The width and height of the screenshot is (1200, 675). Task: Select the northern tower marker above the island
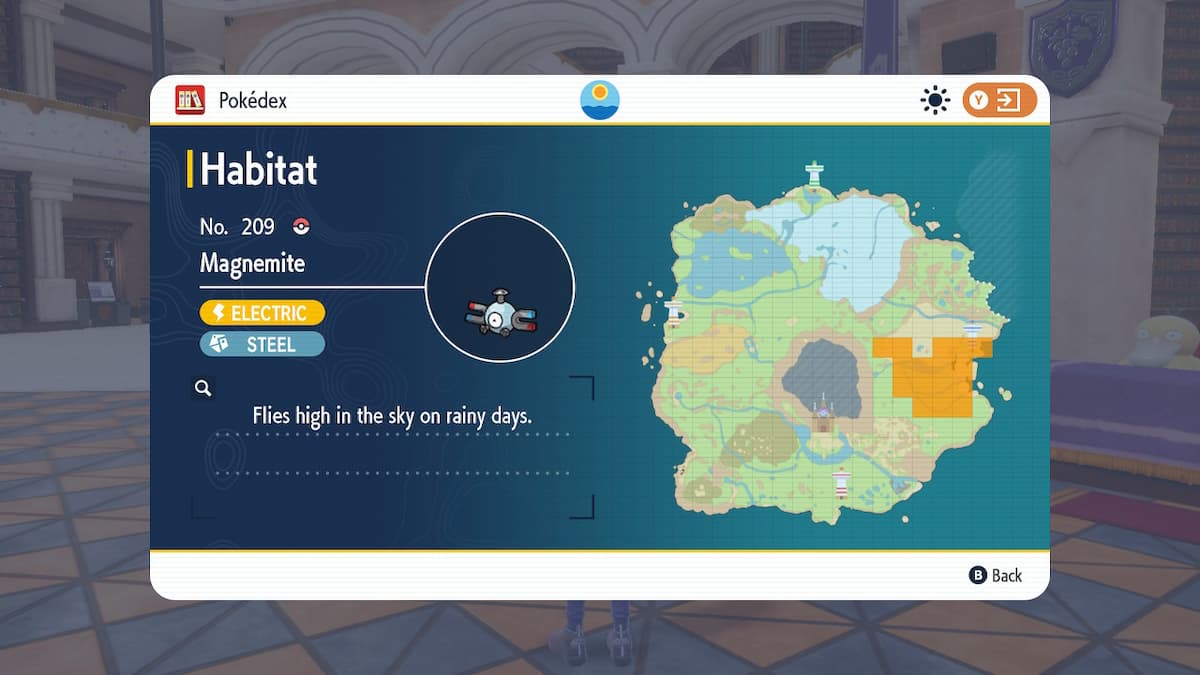pos(815,174)
